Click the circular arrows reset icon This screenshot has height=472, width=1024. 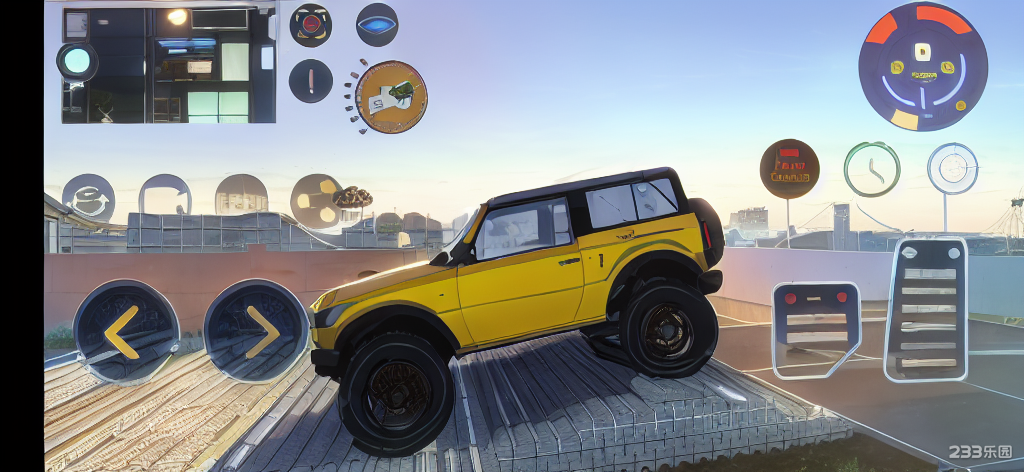88,198
